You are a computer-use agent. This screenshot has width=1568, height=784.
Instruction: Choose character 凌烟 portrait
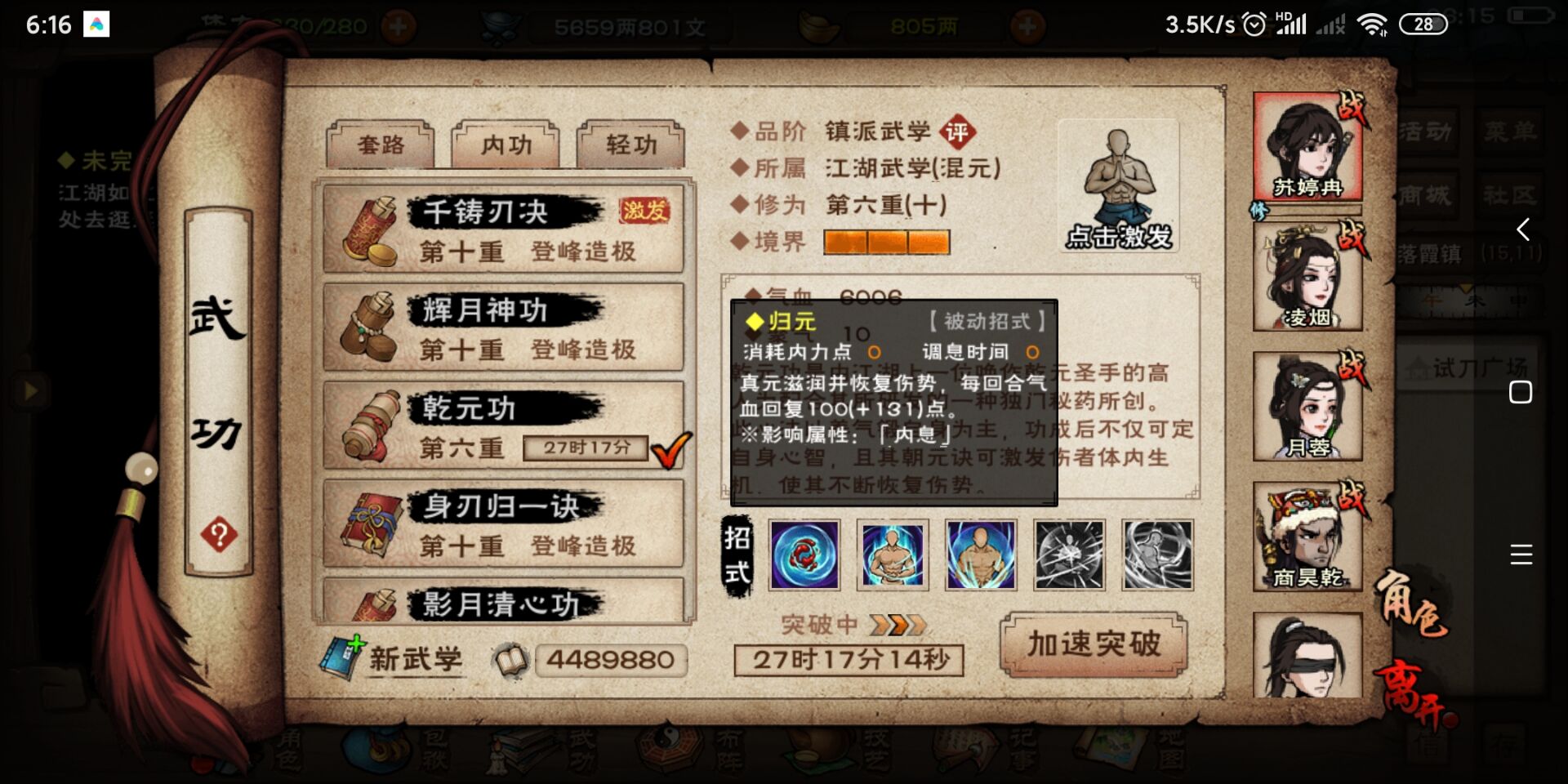click(1307, 276)
